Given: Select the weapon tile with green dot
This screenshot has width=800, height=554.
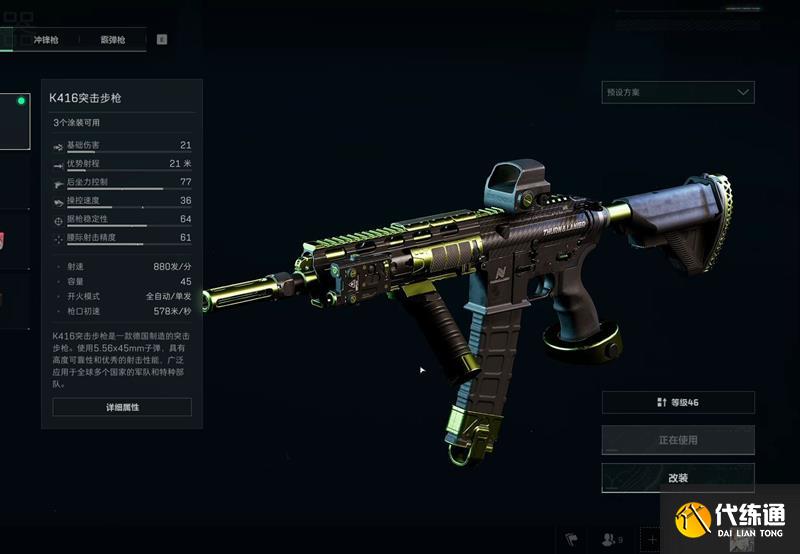Looking at the screenshot, I should coord(14,121).
